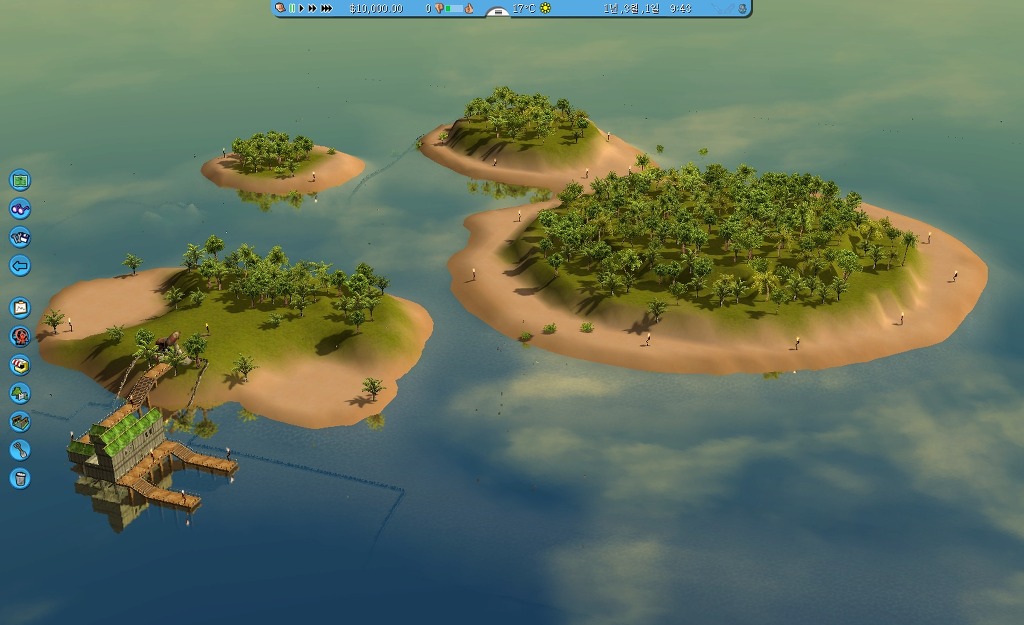Set game speed to double fast-forward
This screenshot has height=625, width=1024.
point(312,8)
